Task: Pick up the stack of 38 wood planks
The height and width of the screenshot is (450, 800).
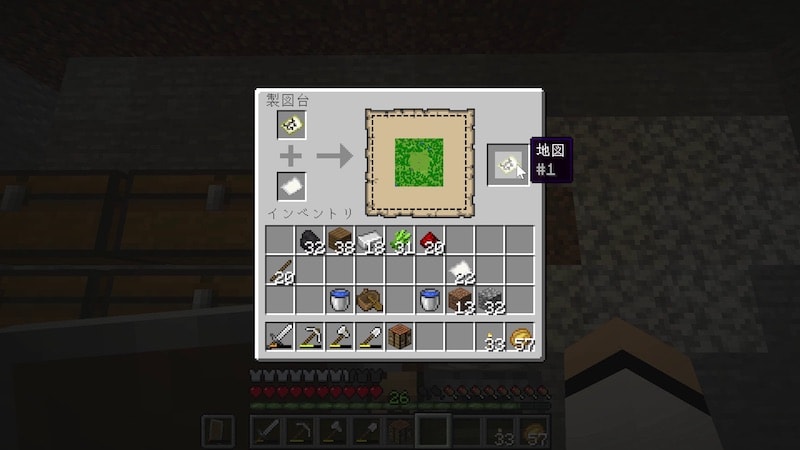Action: pyautogui.click(x=340, y=241)
